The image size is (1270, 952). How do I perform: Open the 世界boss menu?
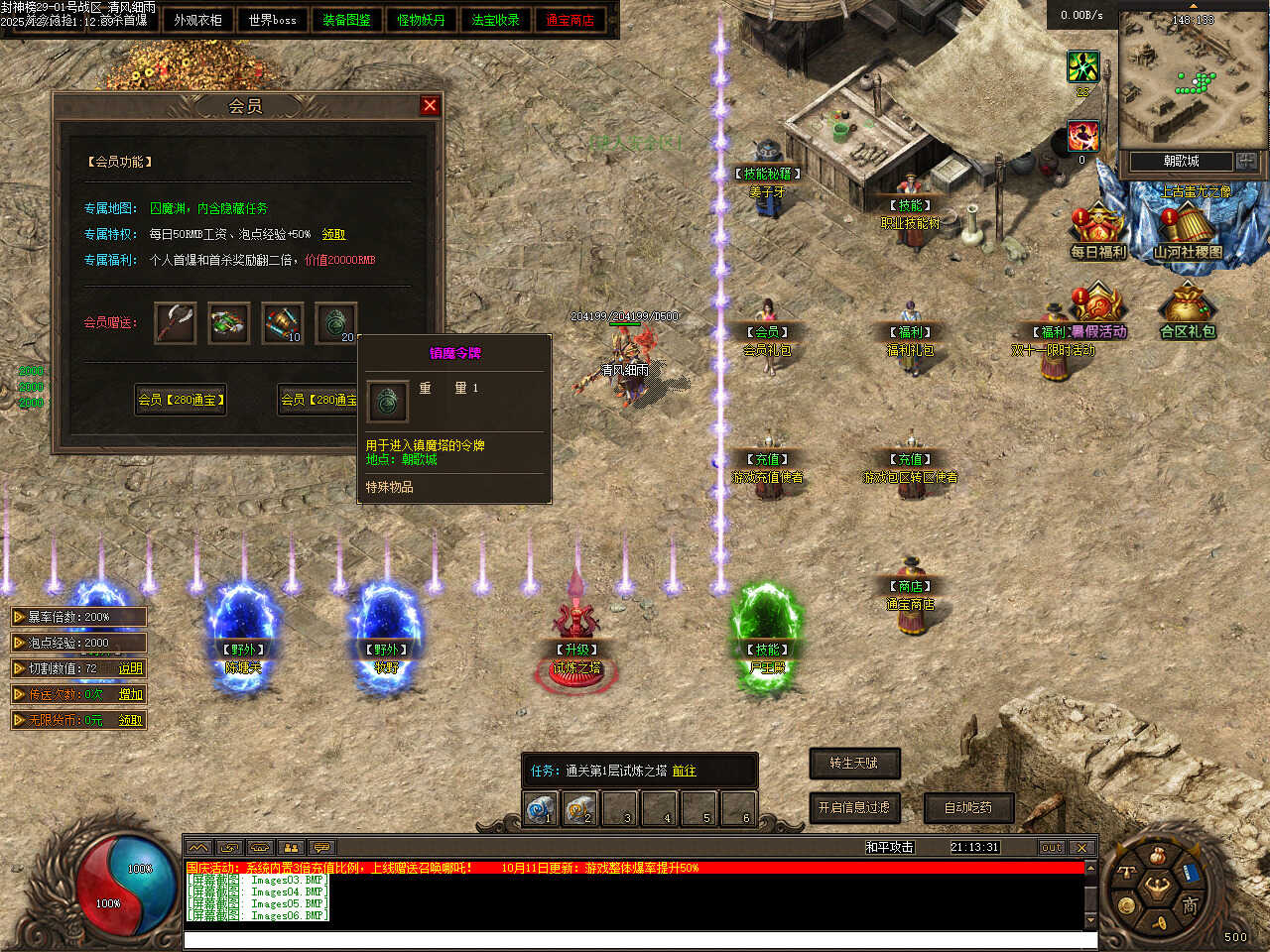click(x=272, y=20)
